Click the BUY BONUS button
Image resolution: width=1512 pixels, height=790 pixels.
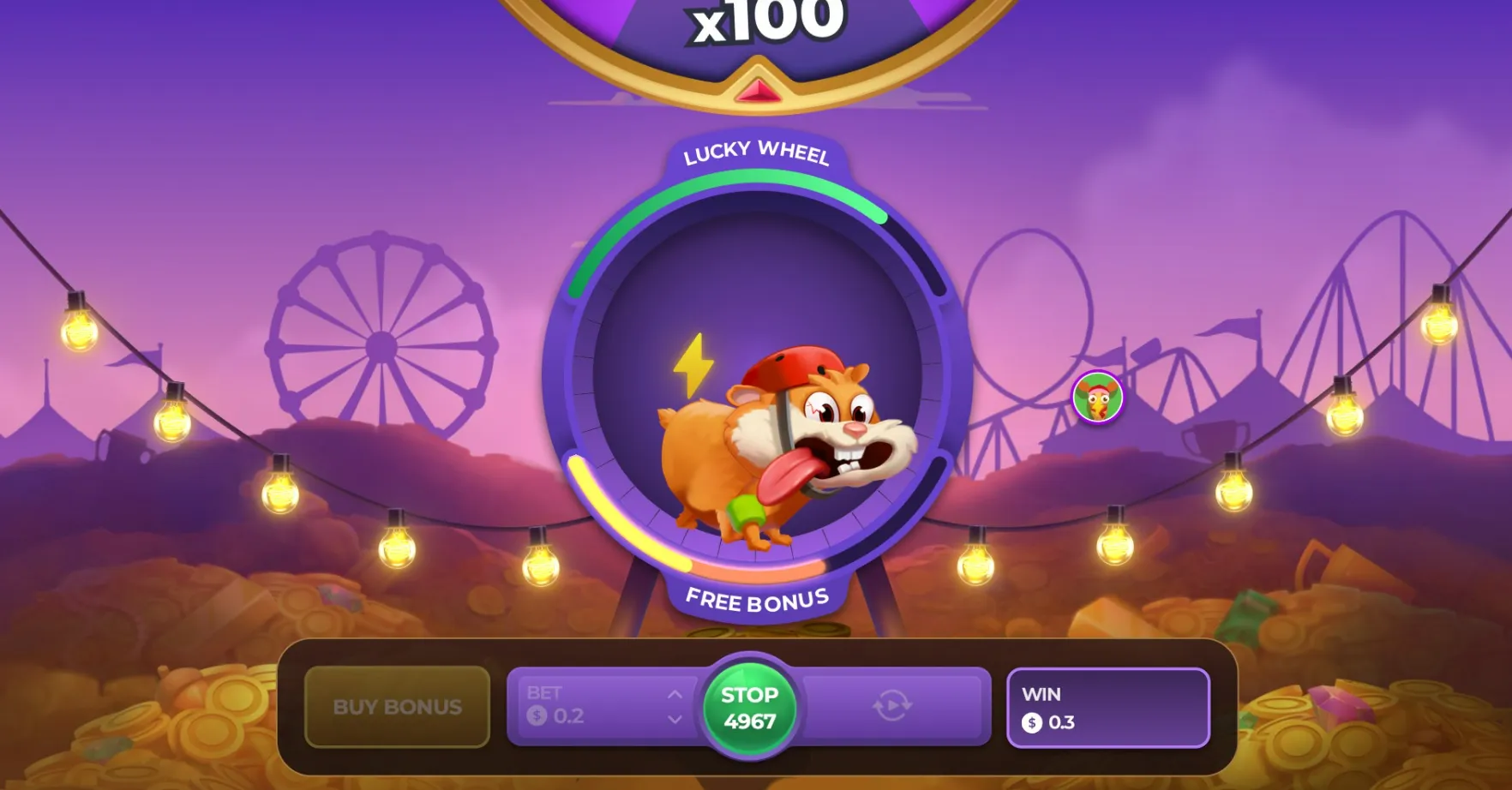[x=398, y=707]
